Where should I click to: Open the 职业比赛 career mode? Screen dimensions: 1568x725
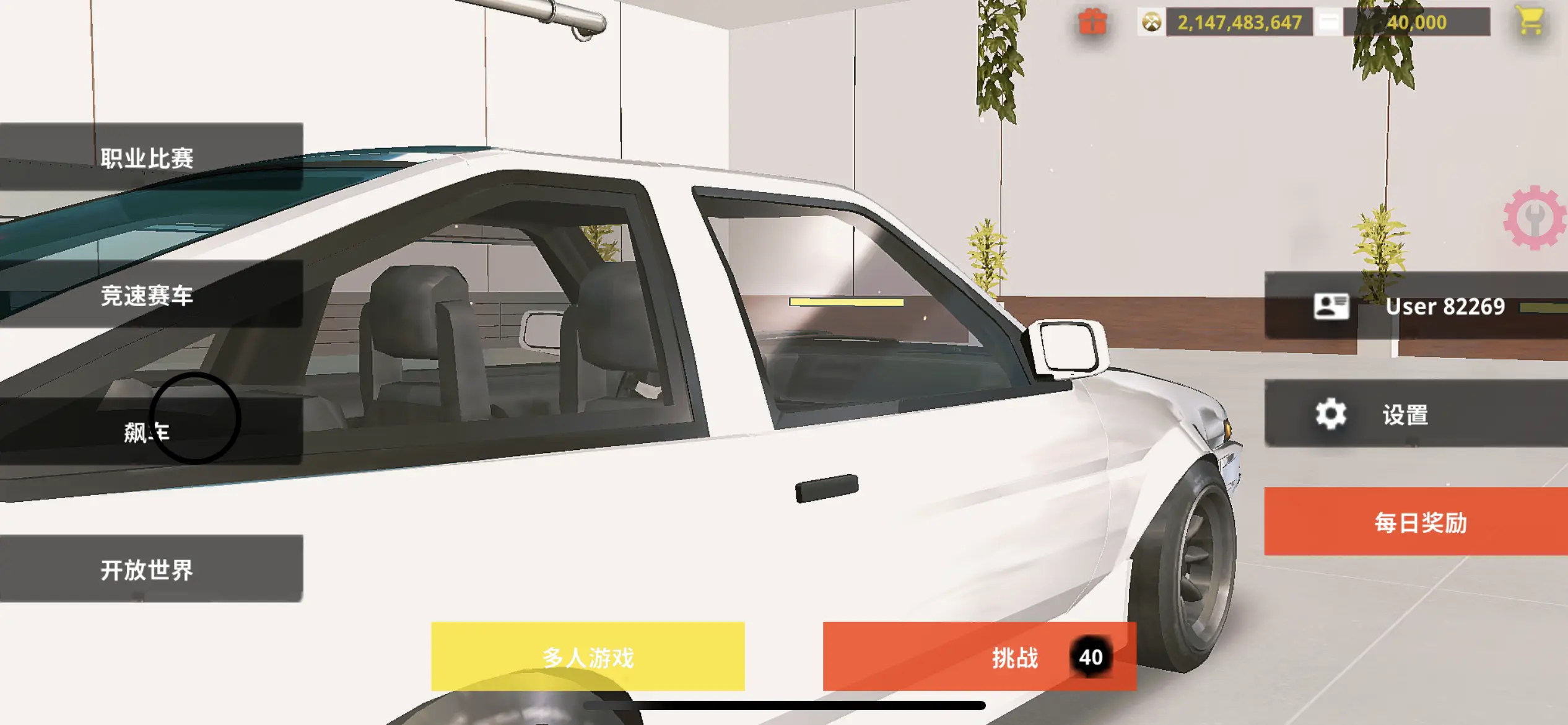pyautogui.click(x=149, y=157)
